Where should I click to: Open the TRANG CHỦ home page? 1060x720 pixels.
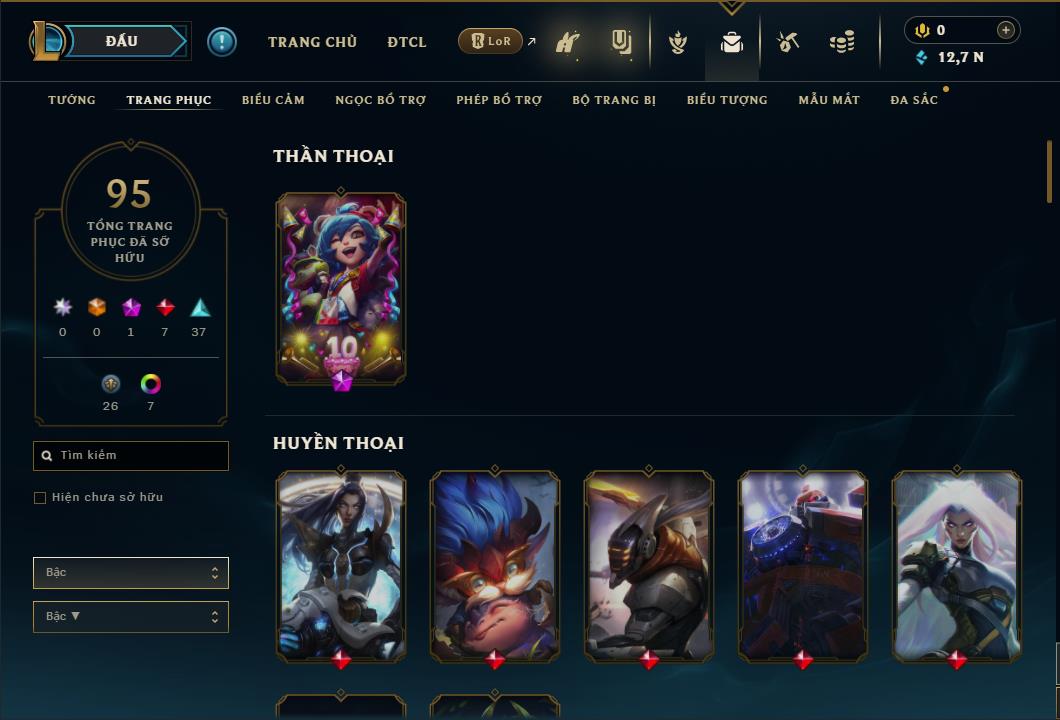point(312,42)
